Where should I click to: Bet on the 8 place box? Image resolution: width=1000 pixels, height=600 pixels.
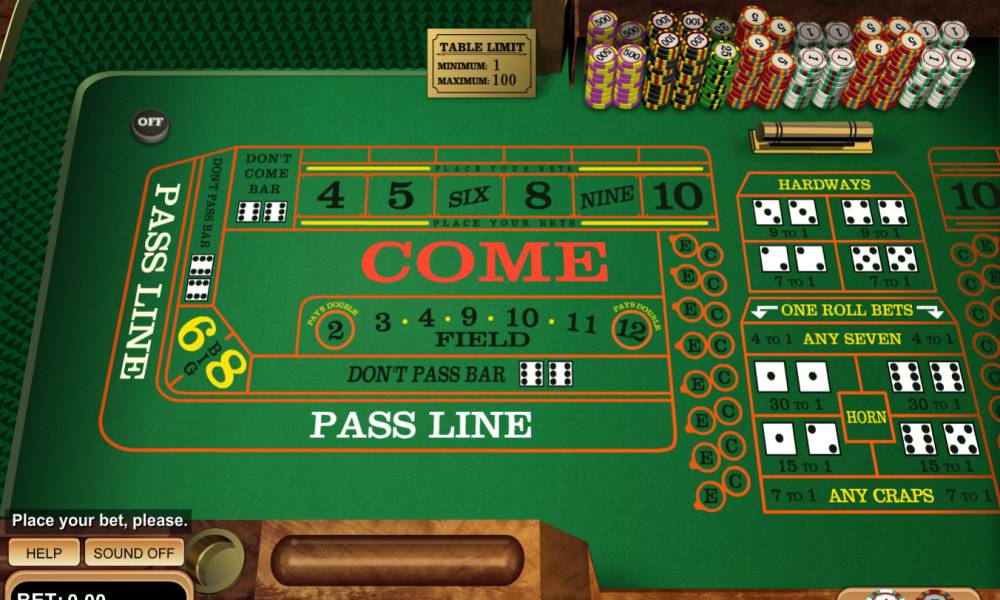click(x=538, y=196)
